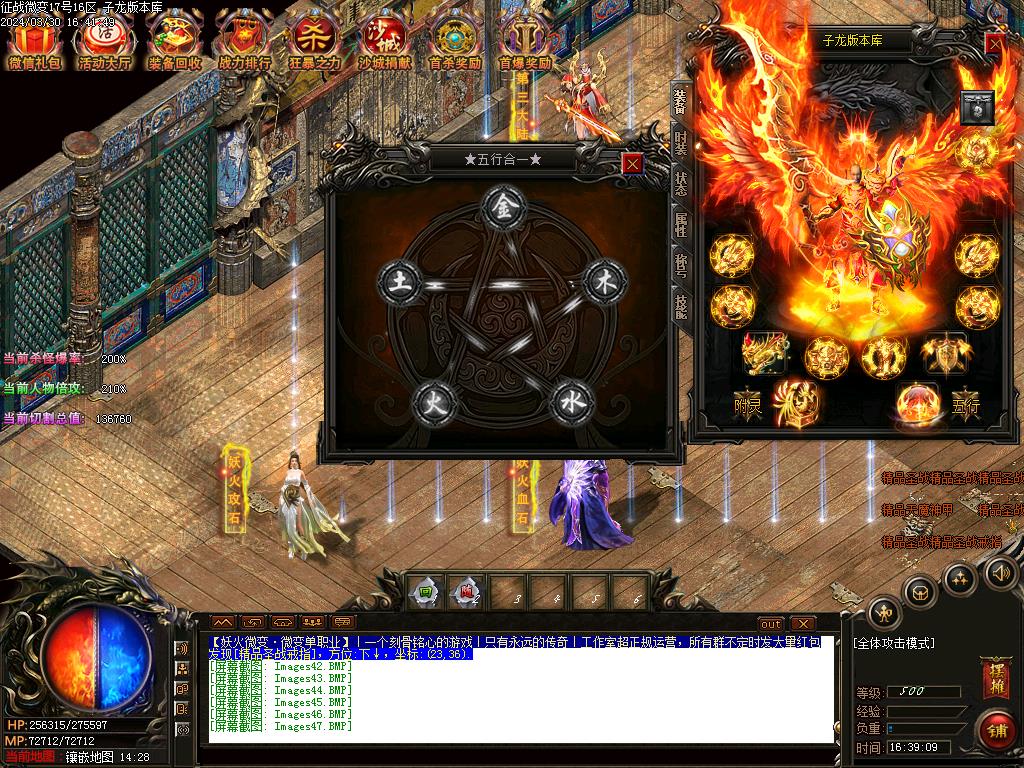This screenshot has height=768, width=1024.
Task: Close the 五行合一 window
Action: pyautogui.click(x=632, y=163)
